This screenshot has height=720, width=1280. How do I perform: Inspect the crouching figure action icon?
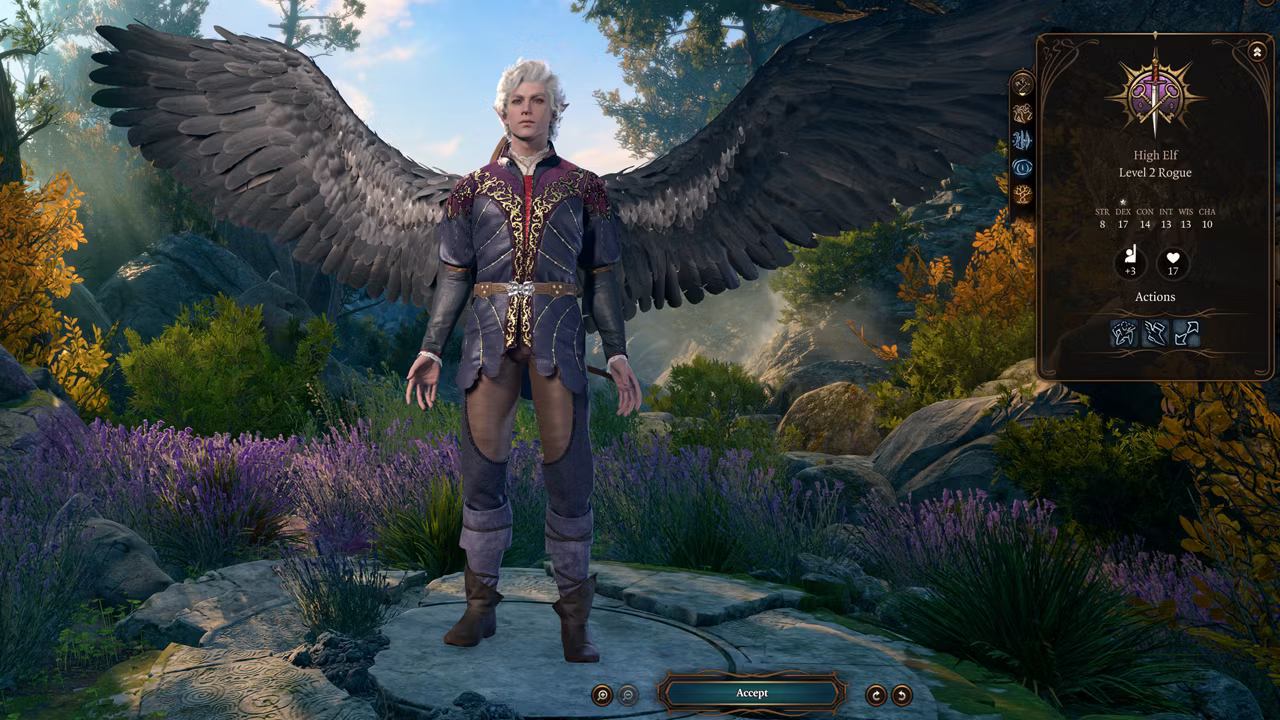[x=1124, y=333]
